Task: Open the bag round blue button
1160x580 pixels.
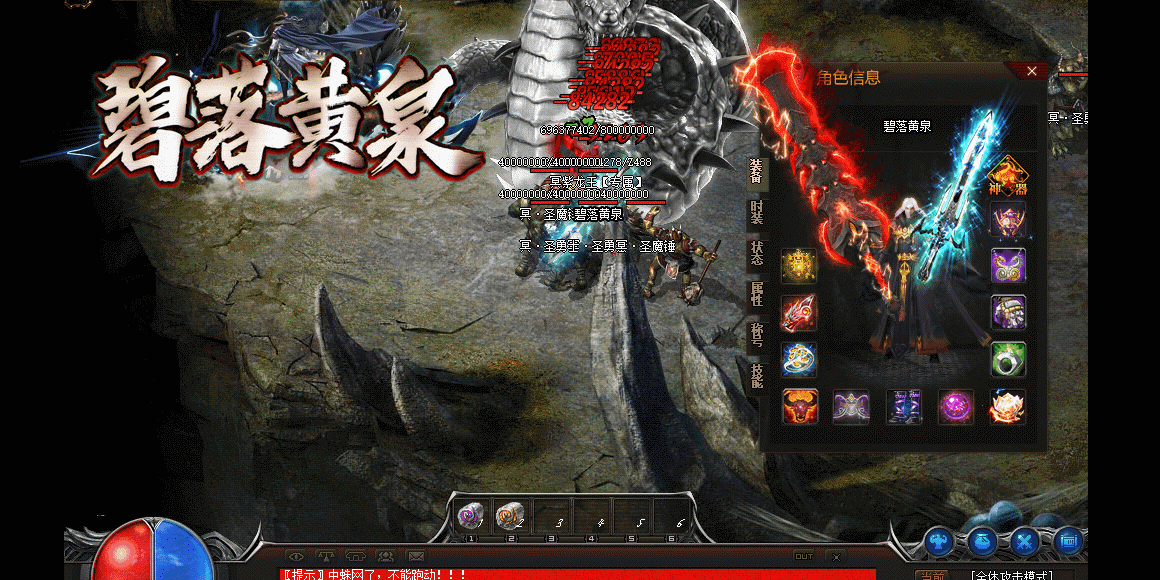Action: [982, 542]
